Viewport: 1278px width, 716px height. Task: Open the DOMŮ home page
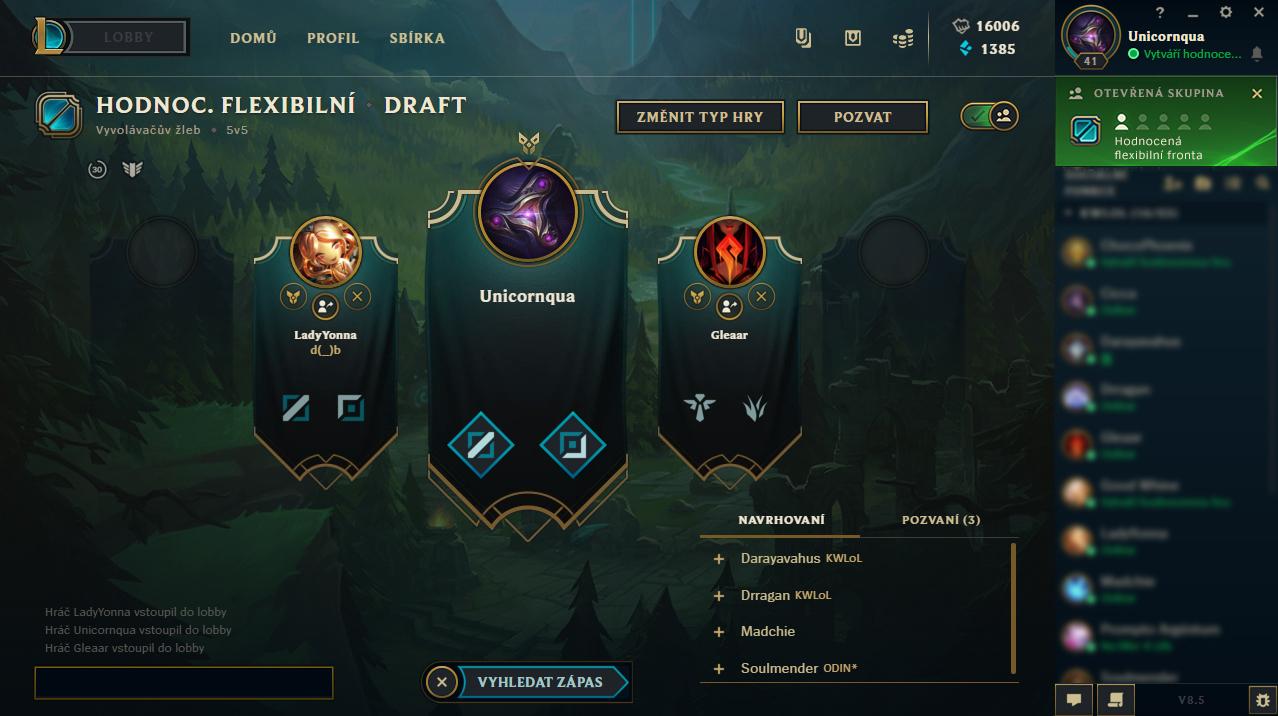253,38
